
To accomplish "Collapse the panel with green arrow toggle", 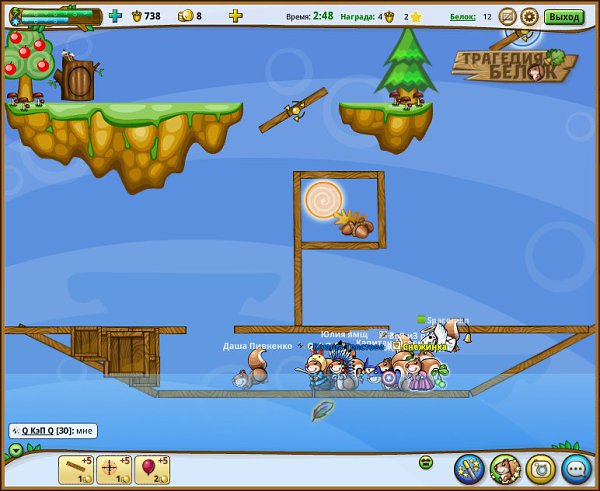I will click(15, 450).
